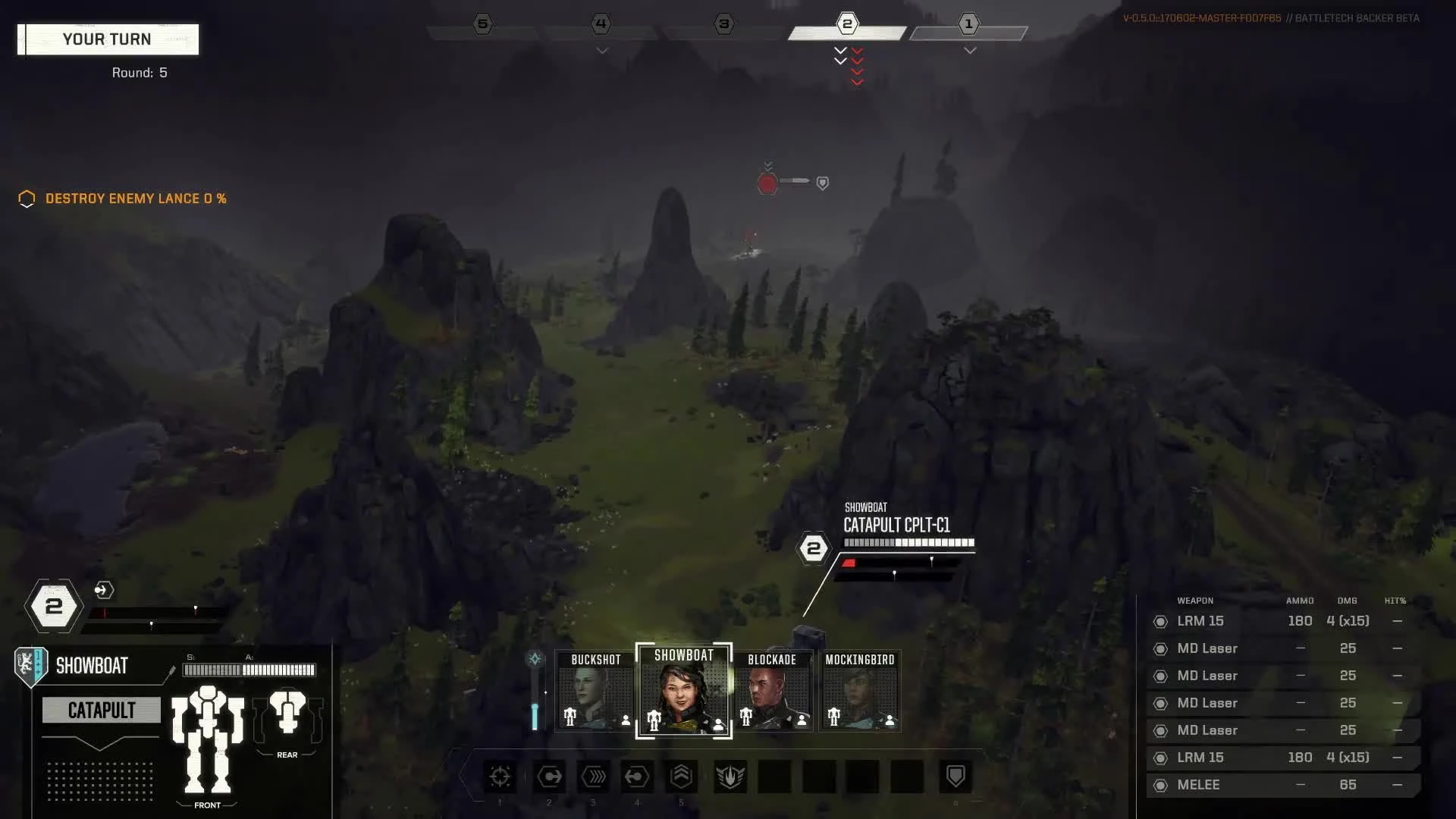Image resolution: width=1456 pixels, height=819 pixels.
Task: Select Mockingbird's pilot portrait
Action: [x=859, y=690]
